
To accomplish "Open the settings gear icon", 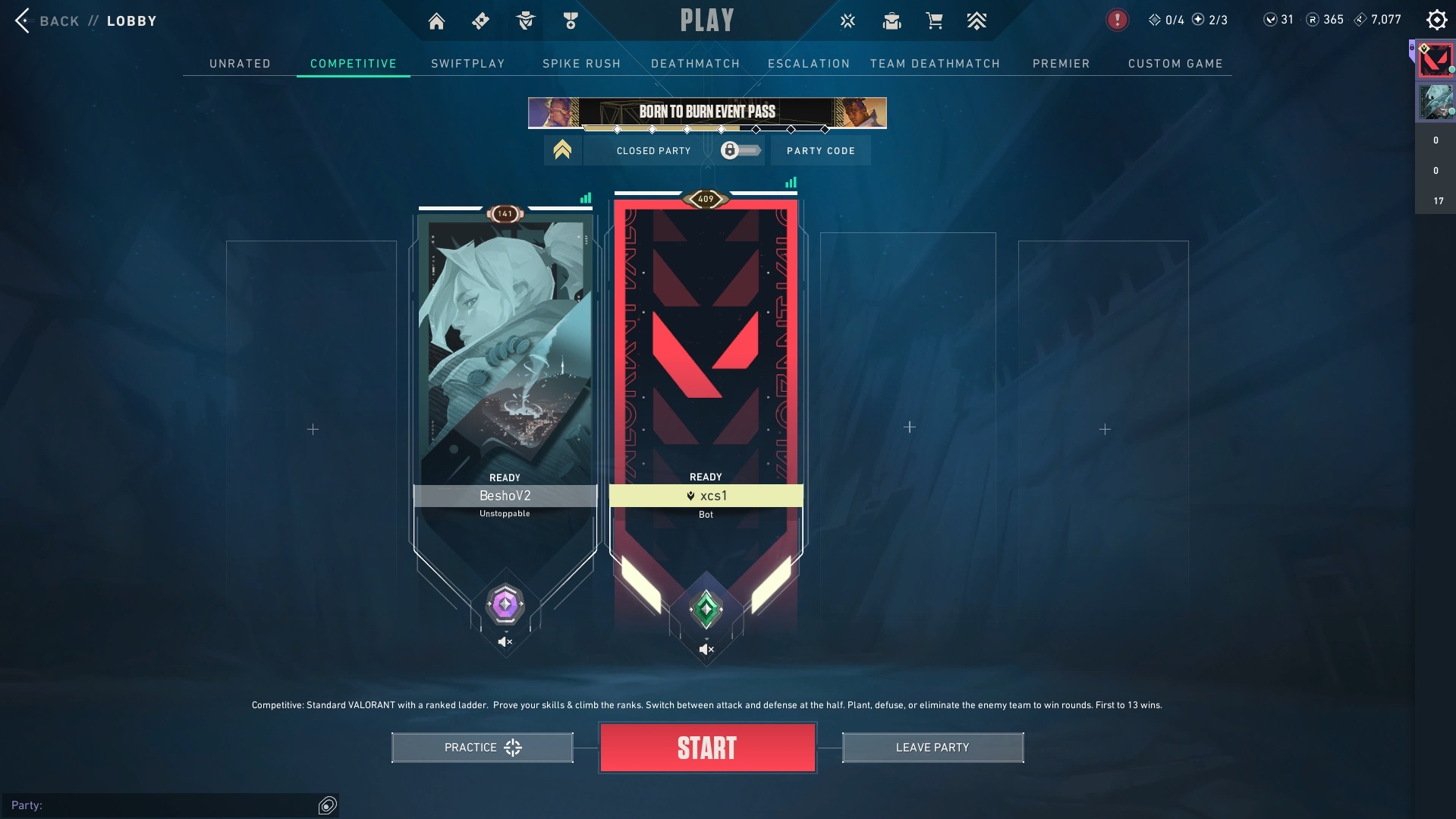I will click(x=1436, y=20).
